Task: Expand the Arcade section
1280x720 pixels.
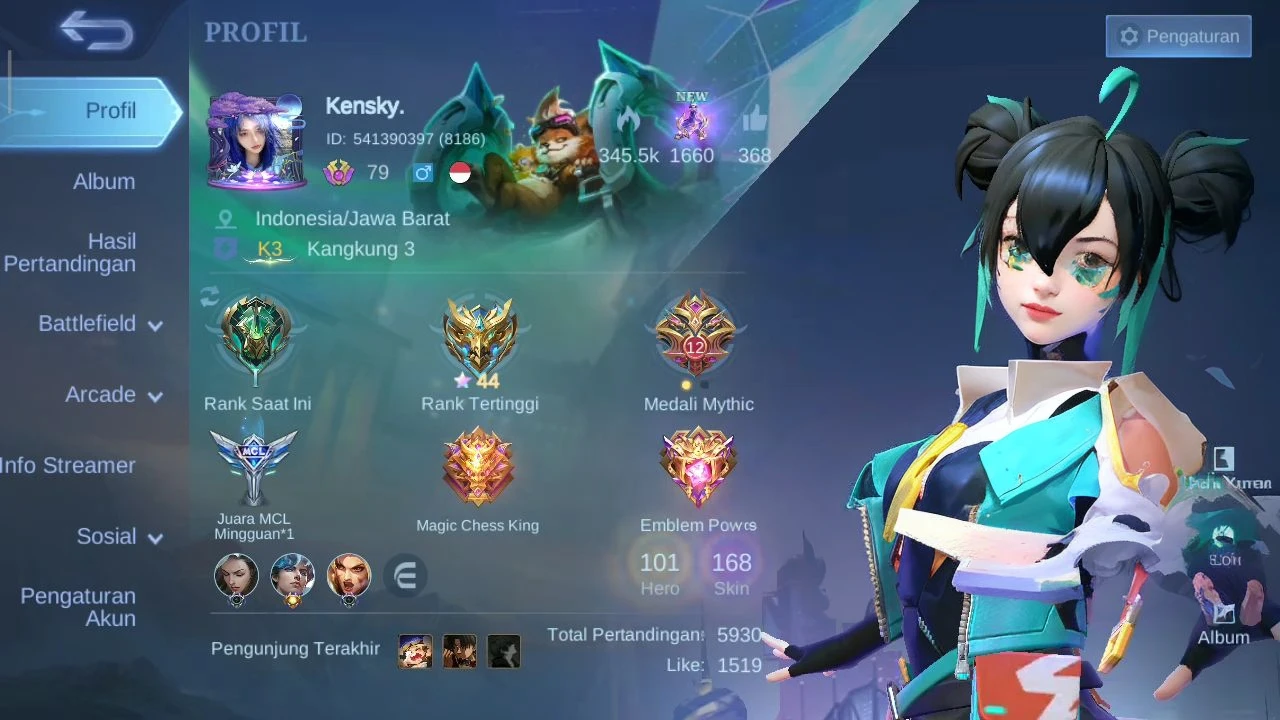Action: point(112,395)
